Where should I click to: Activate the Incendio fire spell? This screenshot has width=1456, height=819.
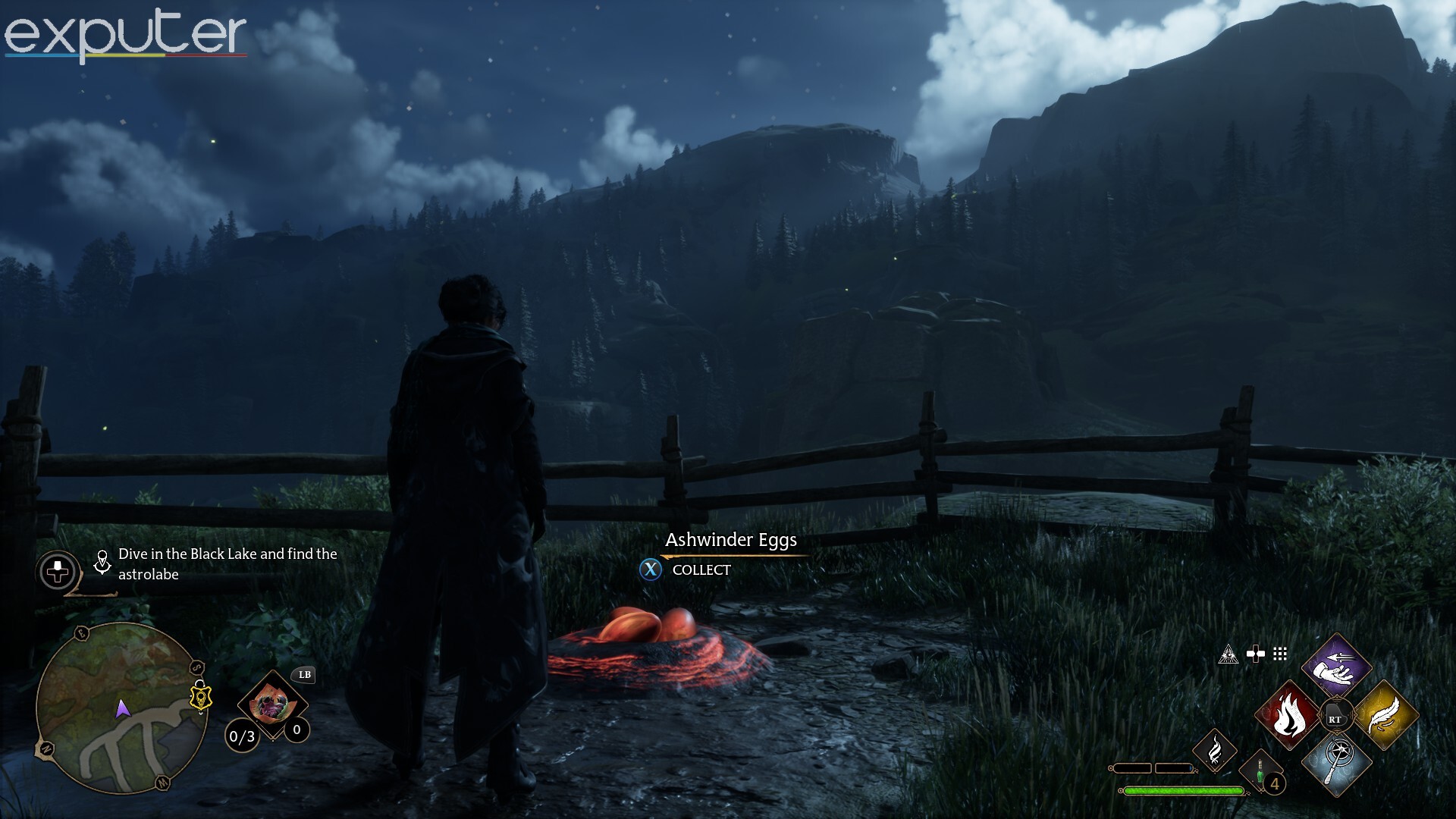point(1288,715)
